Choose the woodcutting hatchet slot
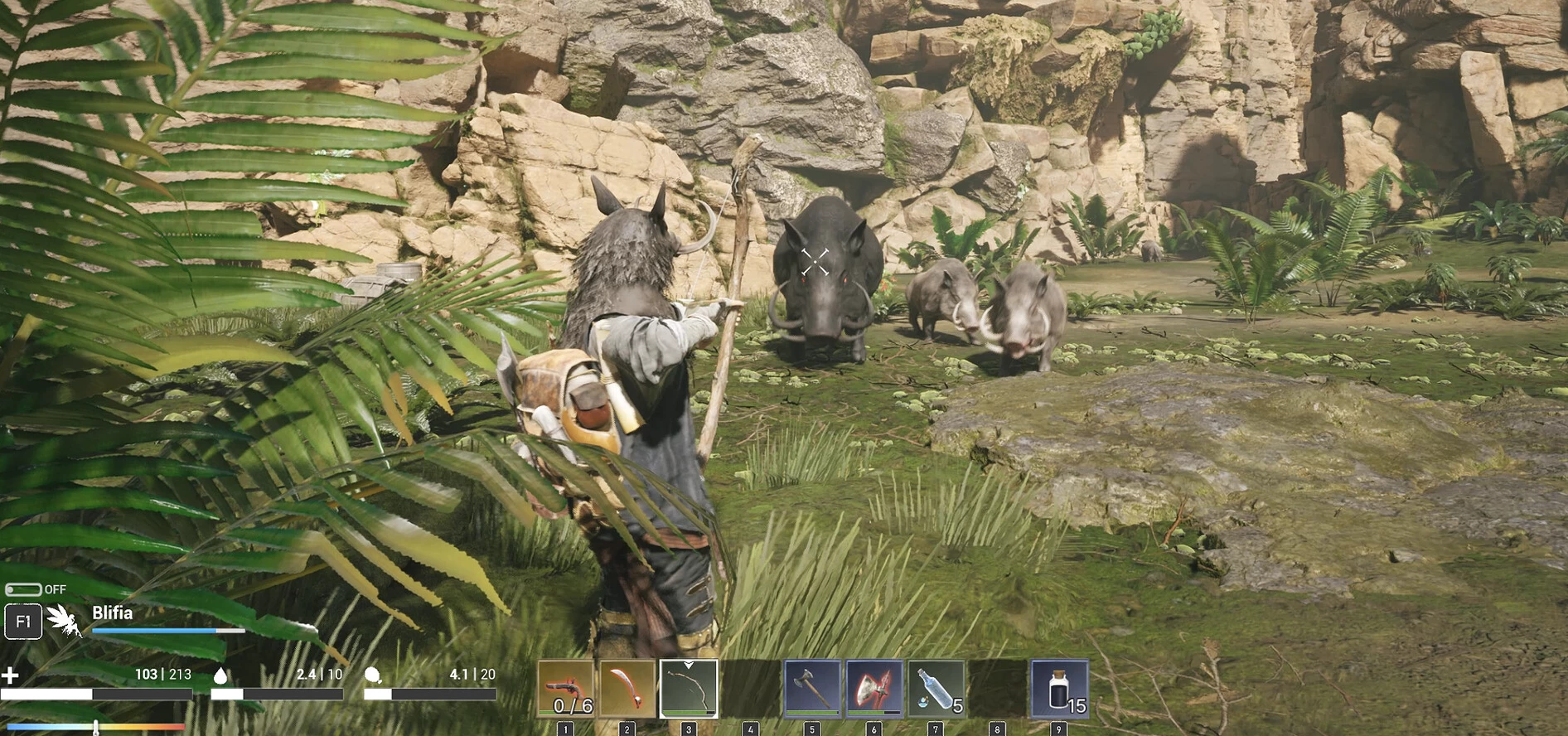 [812, 688]
